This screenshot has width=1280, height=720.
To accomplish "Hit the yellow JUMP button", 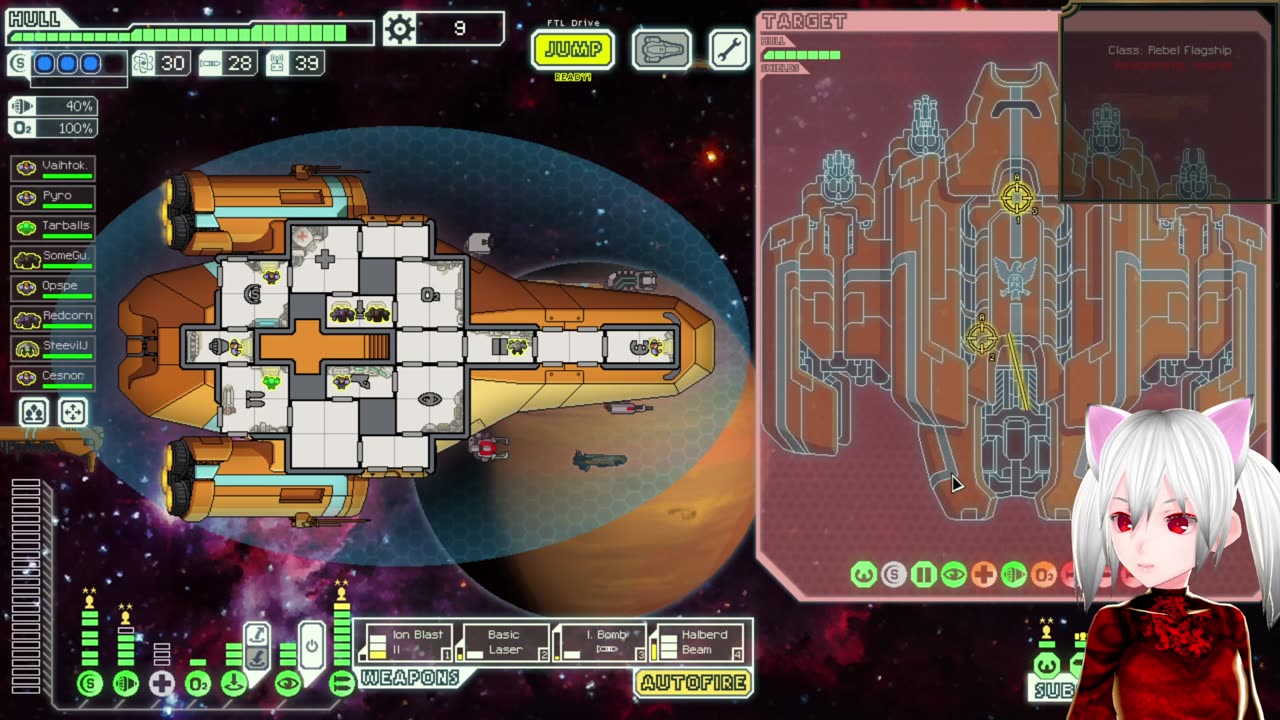I will pyautogui.click(x=572, y=50).
